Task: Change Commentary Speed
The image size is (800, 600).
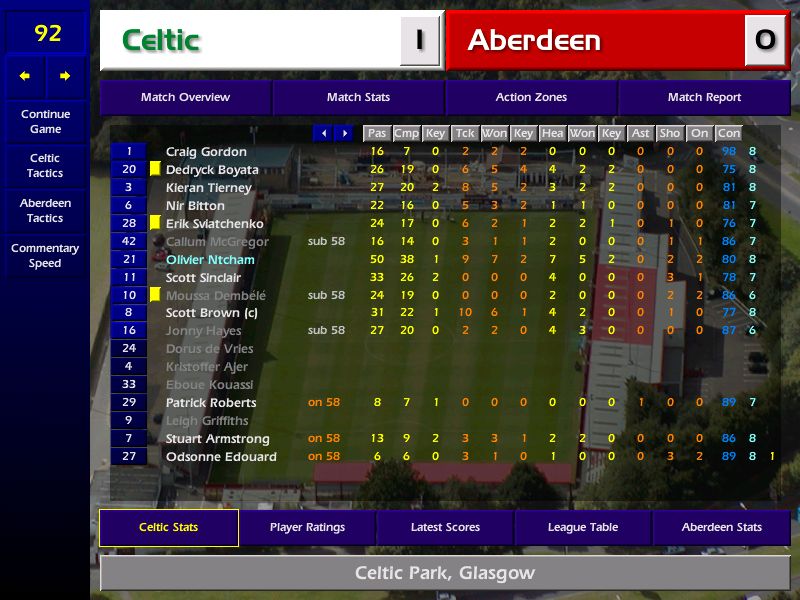Action: (x=45, y=256)
